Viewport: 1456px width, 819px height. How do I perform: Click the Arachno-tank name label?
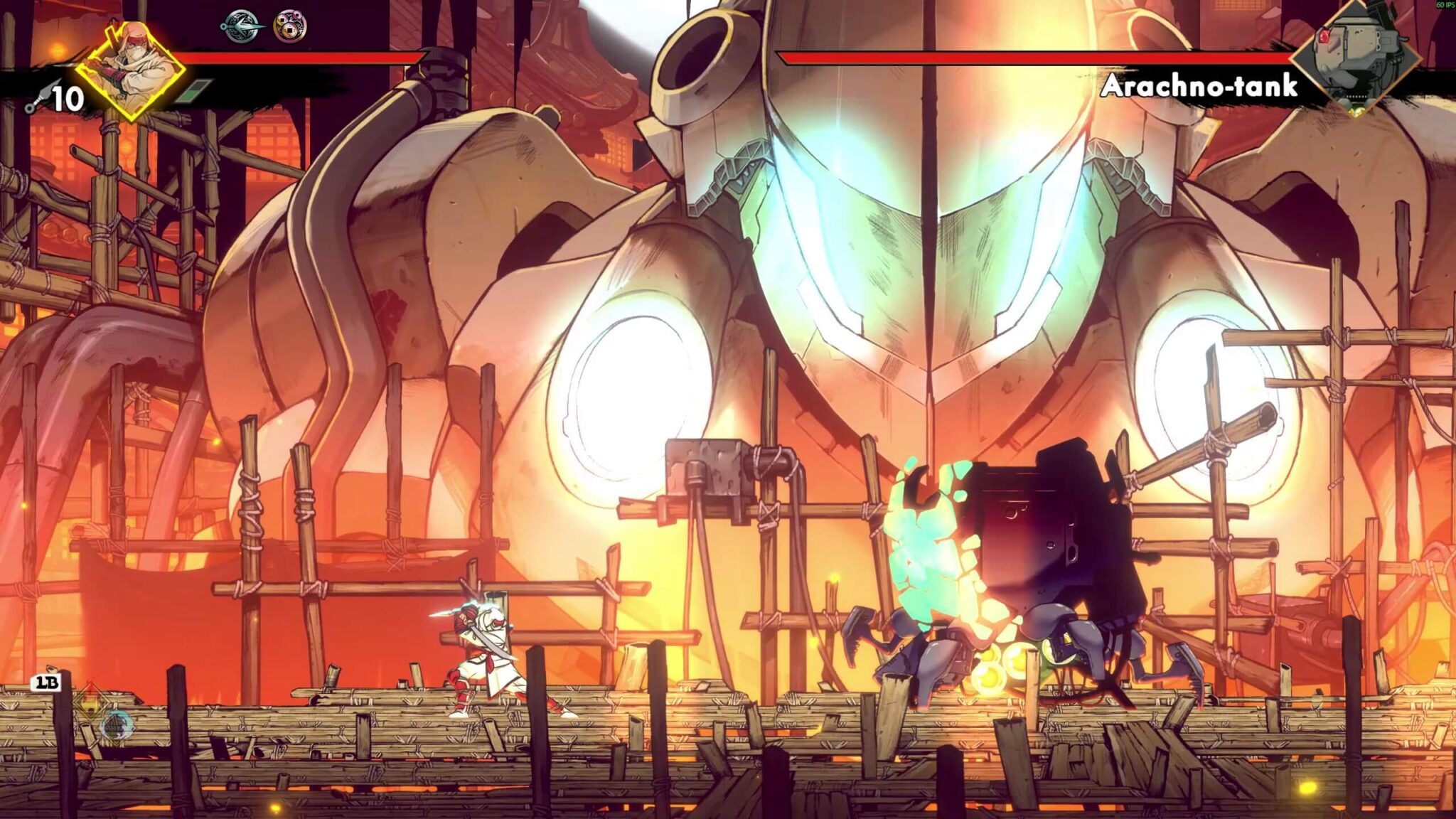click(x=1200, y=85)
